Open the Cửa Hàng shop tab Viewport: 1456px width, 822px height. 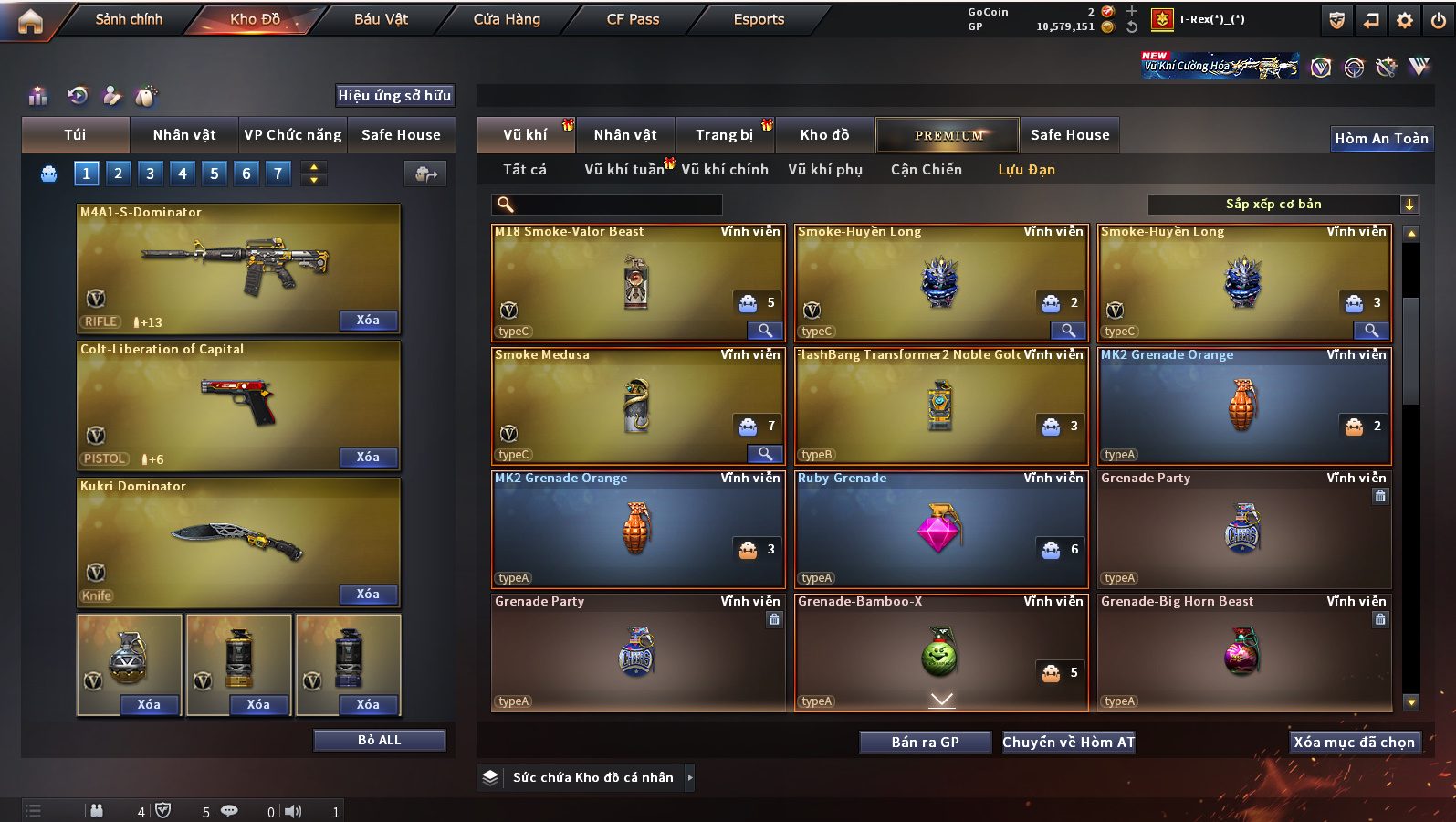[507, 19]
